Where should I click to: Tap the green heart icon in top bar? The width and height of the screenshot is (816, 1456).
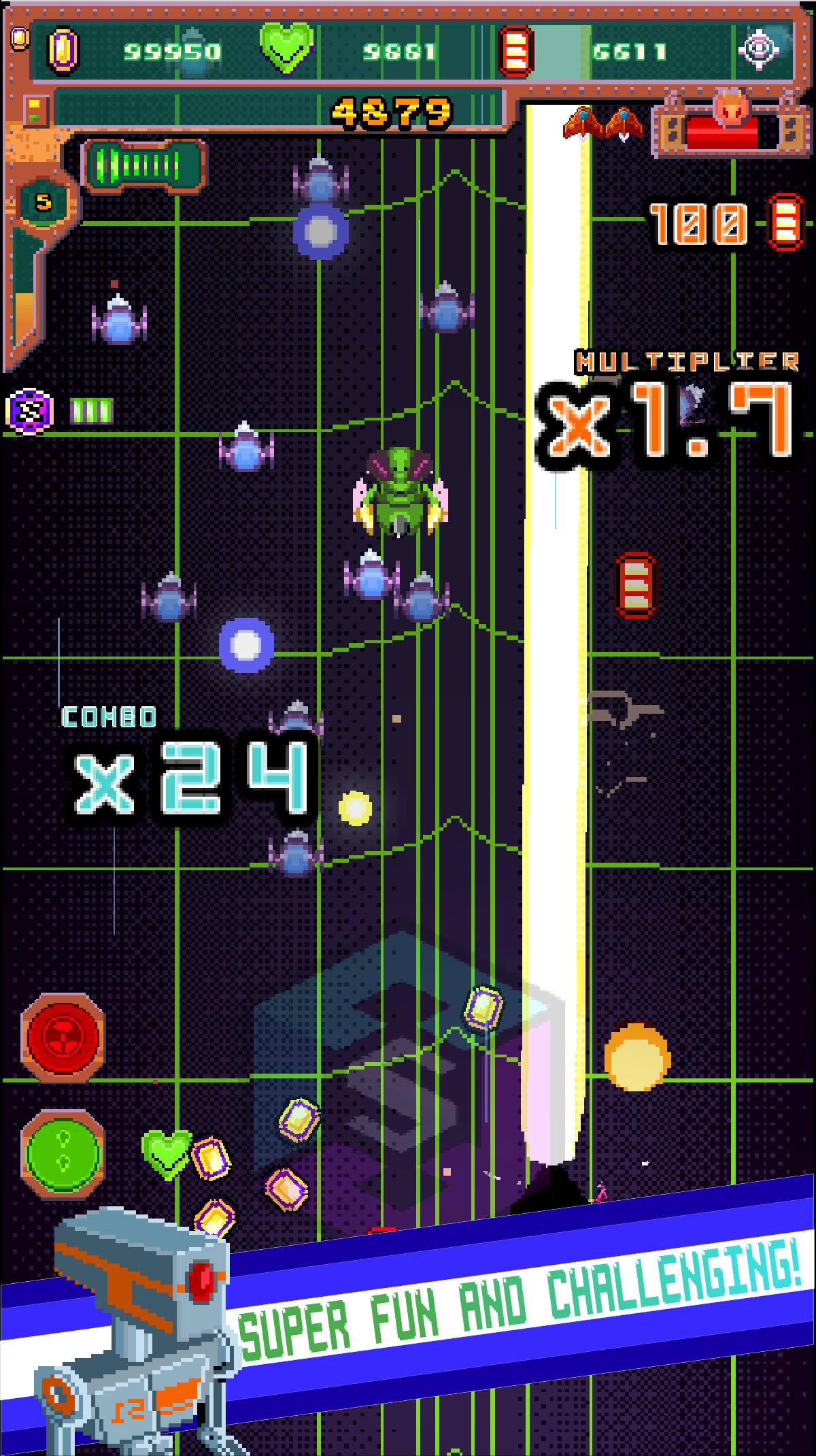(288, 49)
